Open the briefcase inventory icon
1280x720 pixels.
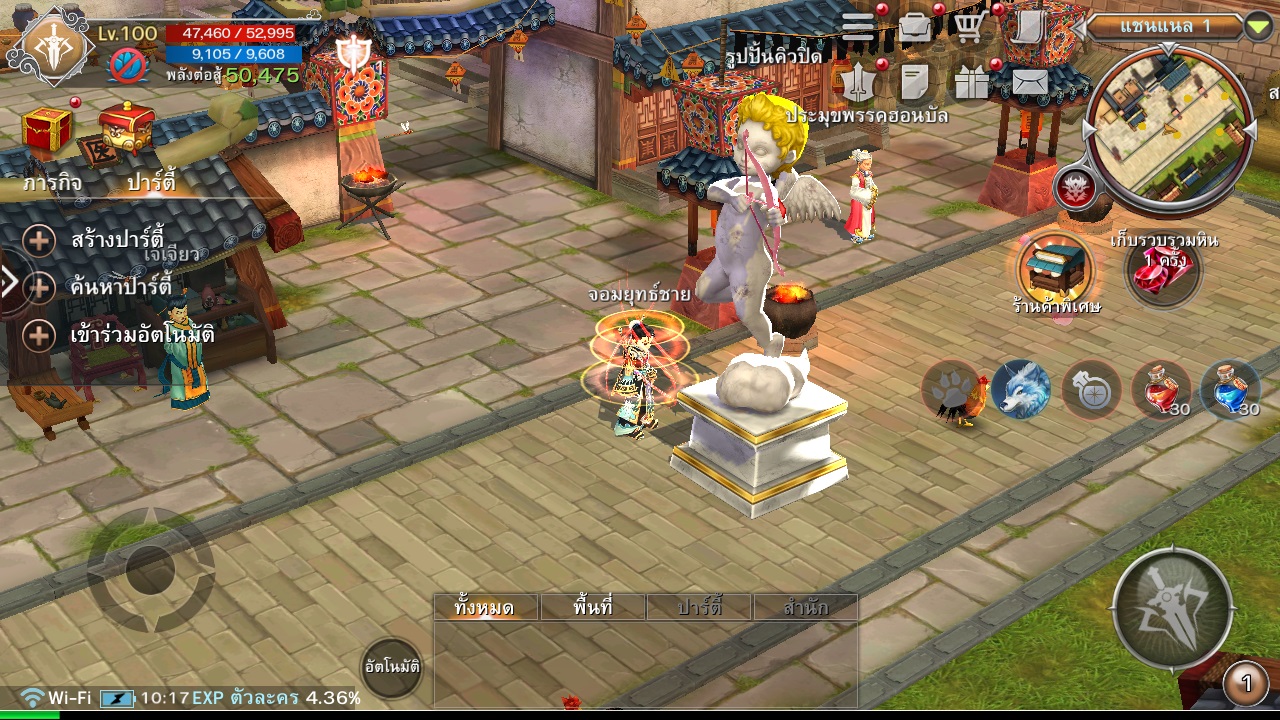point(915,27)
